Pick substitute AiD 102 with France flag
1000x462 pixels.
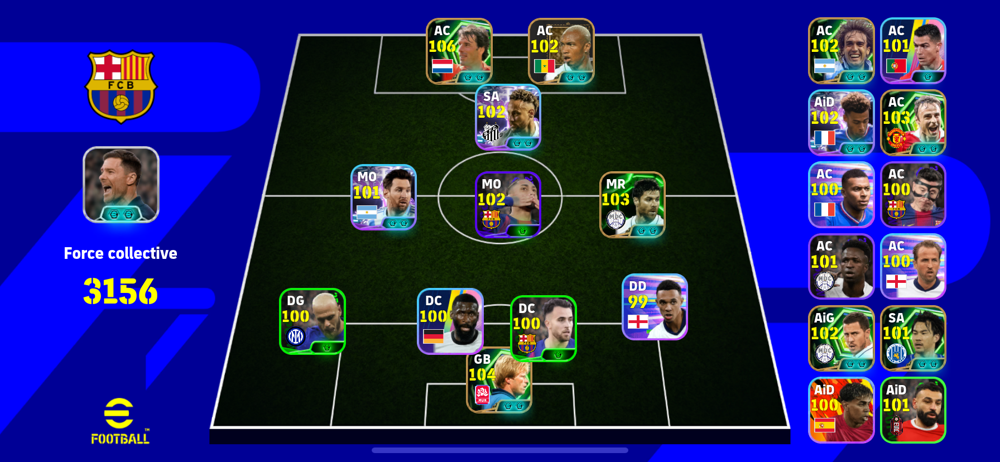pyautogui.click(x=841, y=122)
